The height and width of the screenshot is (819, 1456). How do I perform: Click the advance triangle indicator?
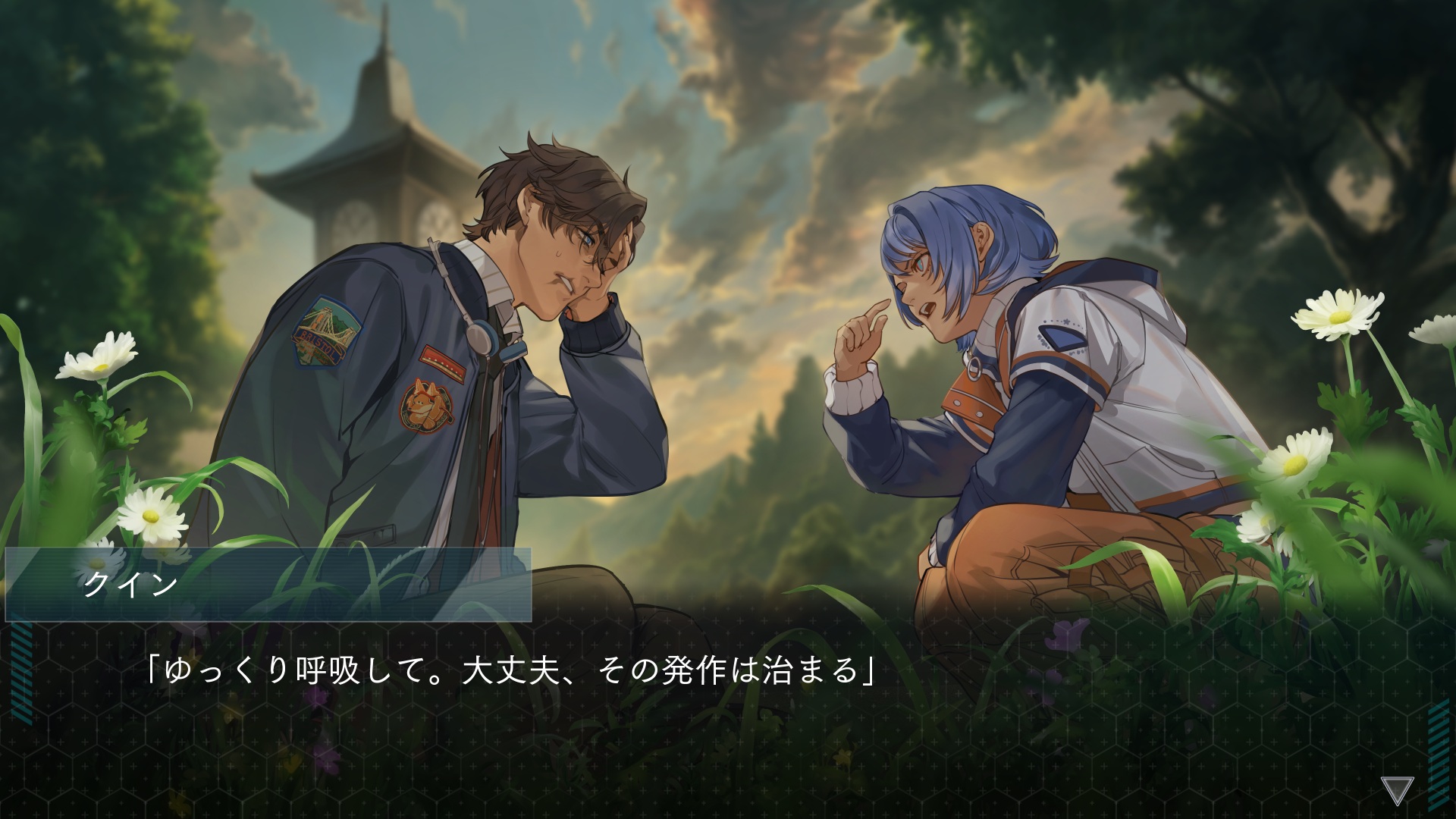pos(1398,789)
